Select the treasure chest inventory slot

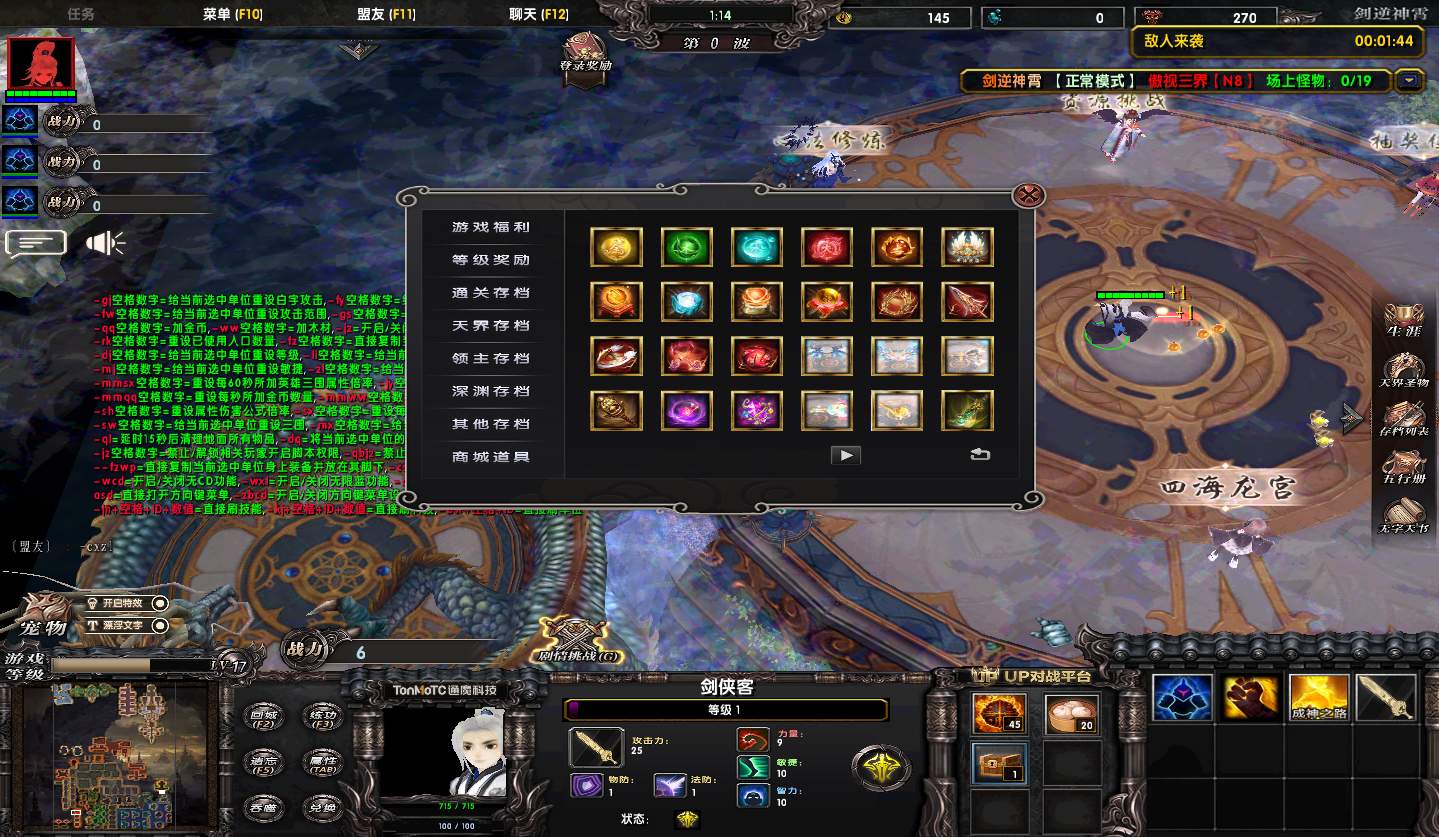tap(997, 763)
